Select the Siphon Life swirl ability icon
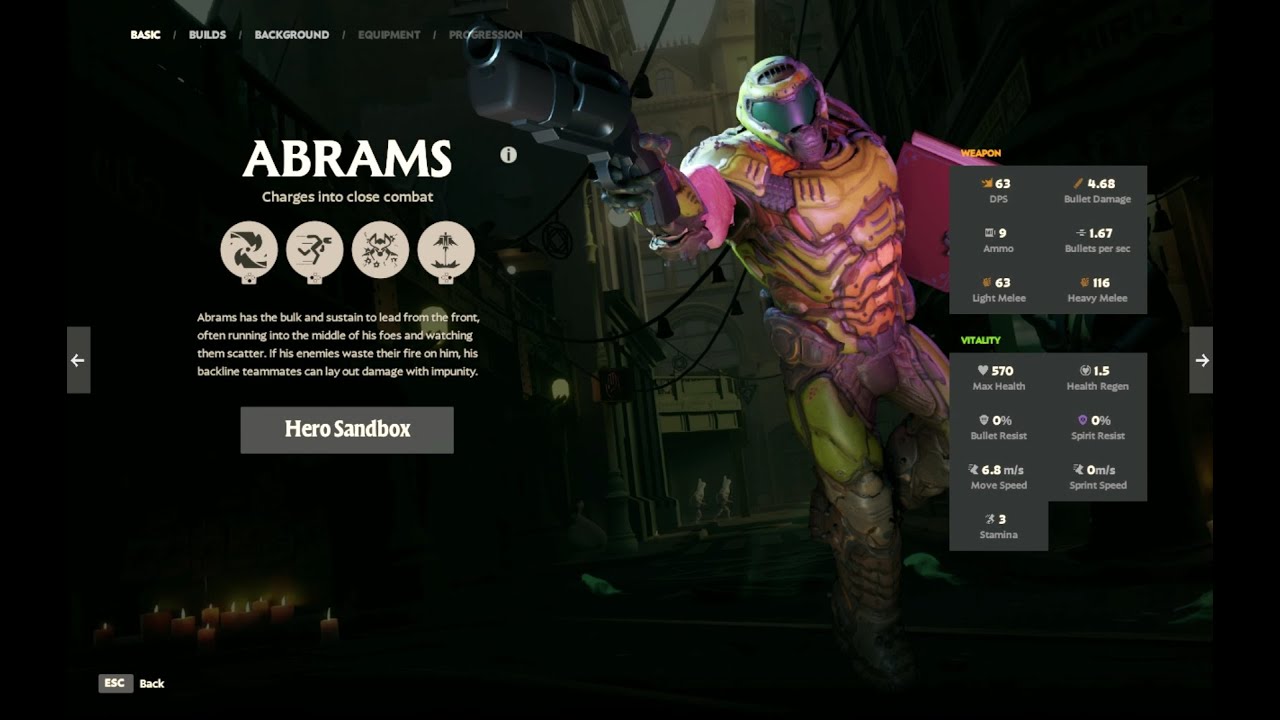1280x720 pixels. (x=249, y=250)
